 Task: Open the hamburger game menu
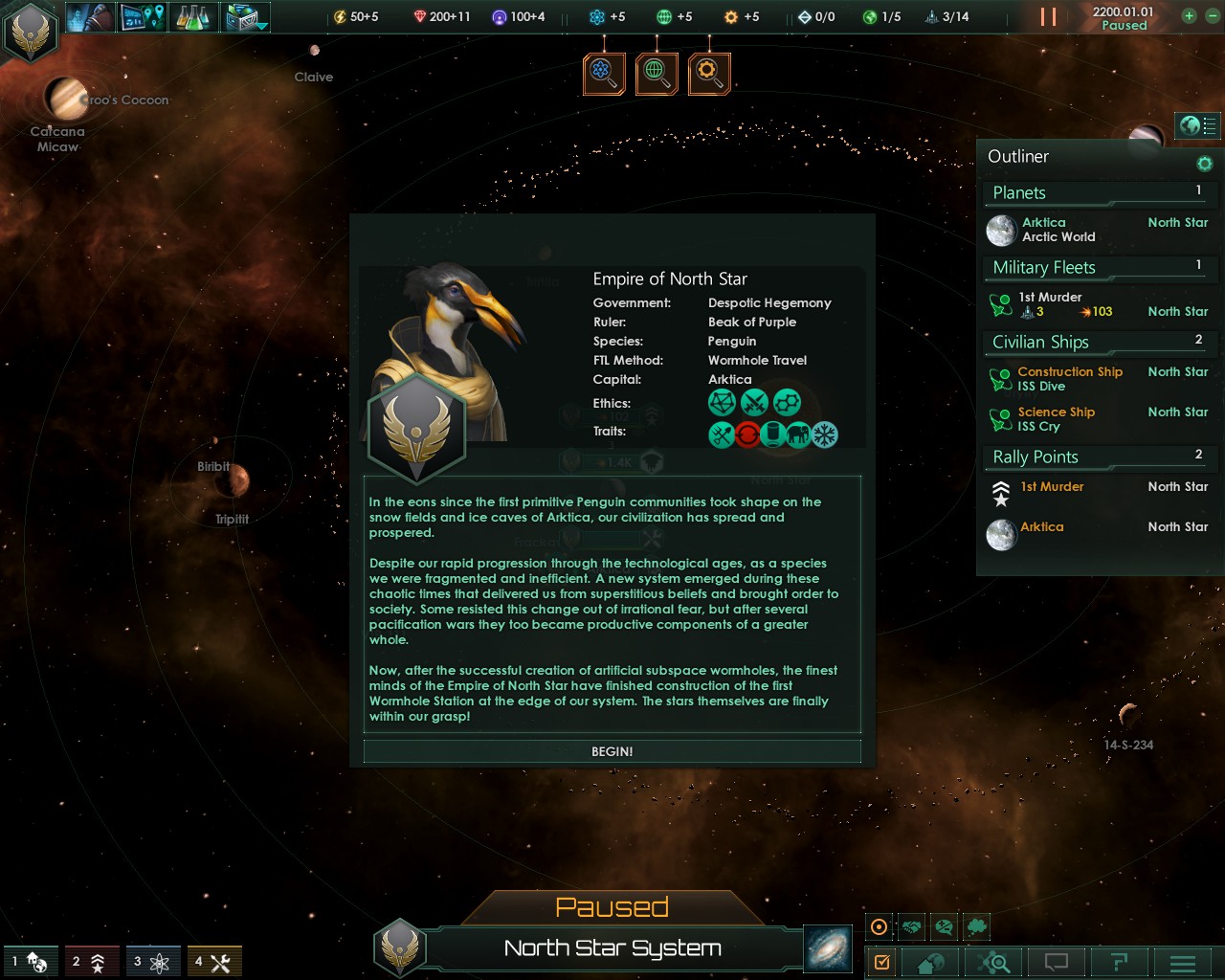tap(1181, 964)
